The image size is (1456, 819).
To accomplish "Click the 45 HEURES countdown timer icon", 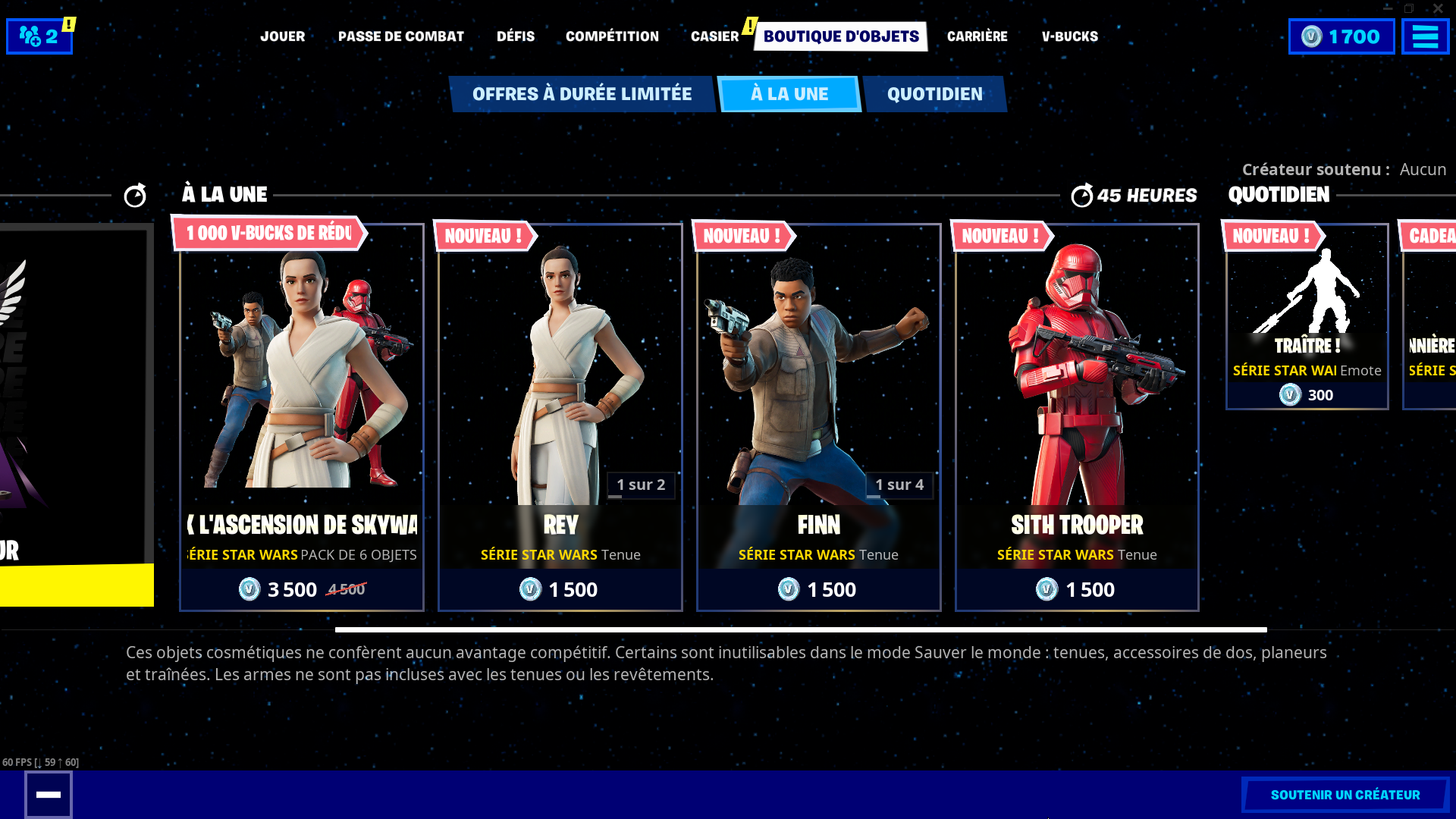I will coord(1083,195).
